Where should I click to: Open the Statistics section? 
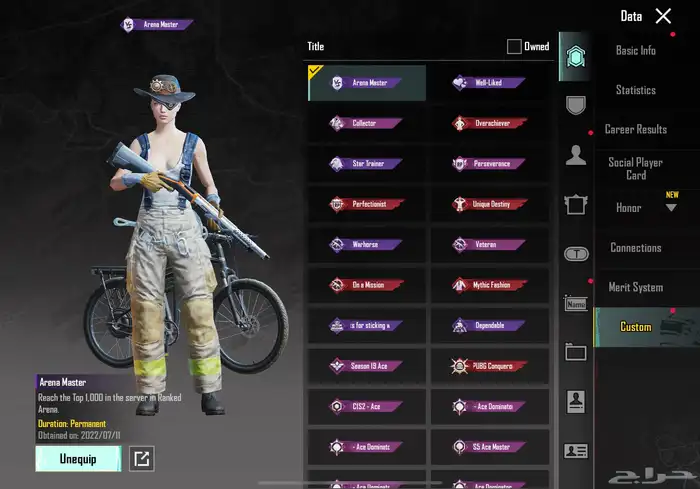(636, 90)
